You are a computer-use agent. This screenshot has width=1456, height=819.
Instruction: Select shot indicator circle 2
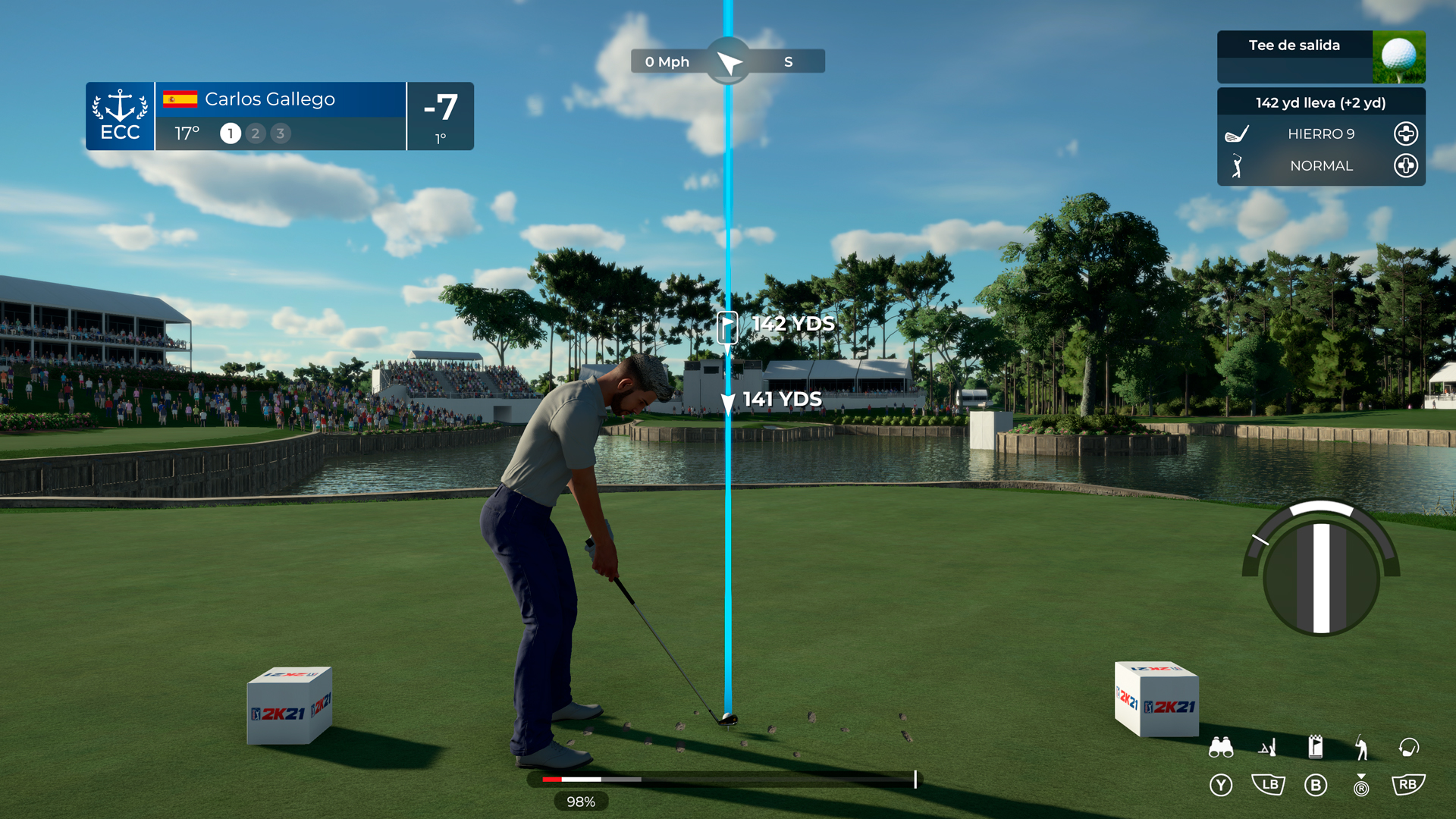[x=255, y=133]
